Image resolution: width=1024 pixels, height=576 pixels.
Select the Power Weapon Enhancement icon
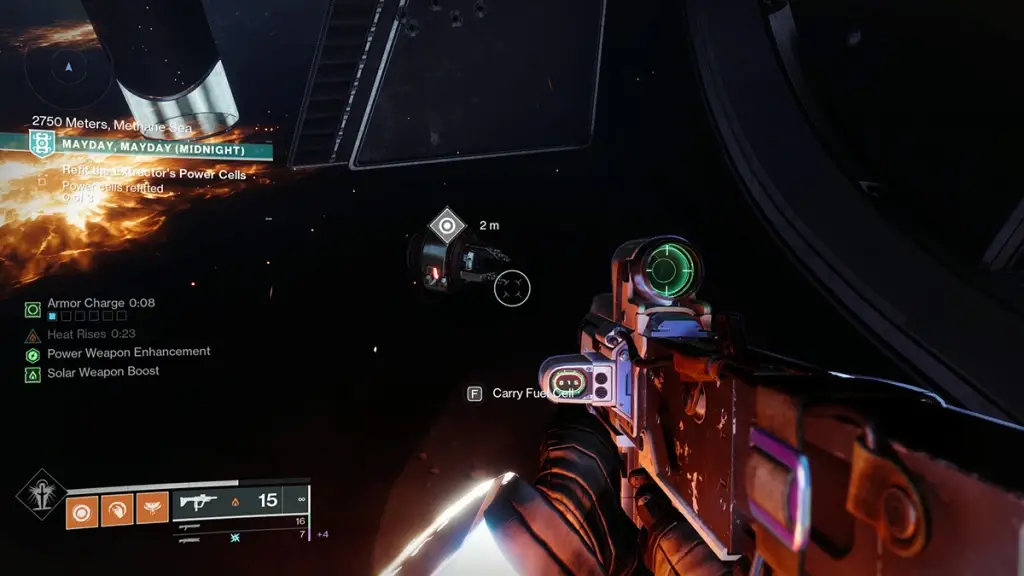[33, 355]
